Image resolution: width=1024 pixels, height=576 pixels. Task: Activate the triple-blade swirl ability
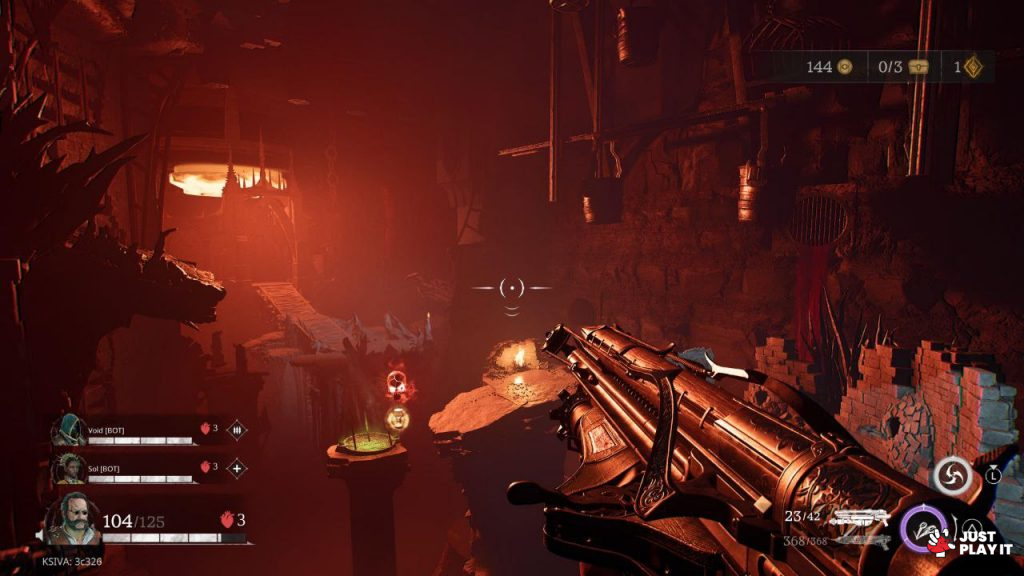[952, 475]
